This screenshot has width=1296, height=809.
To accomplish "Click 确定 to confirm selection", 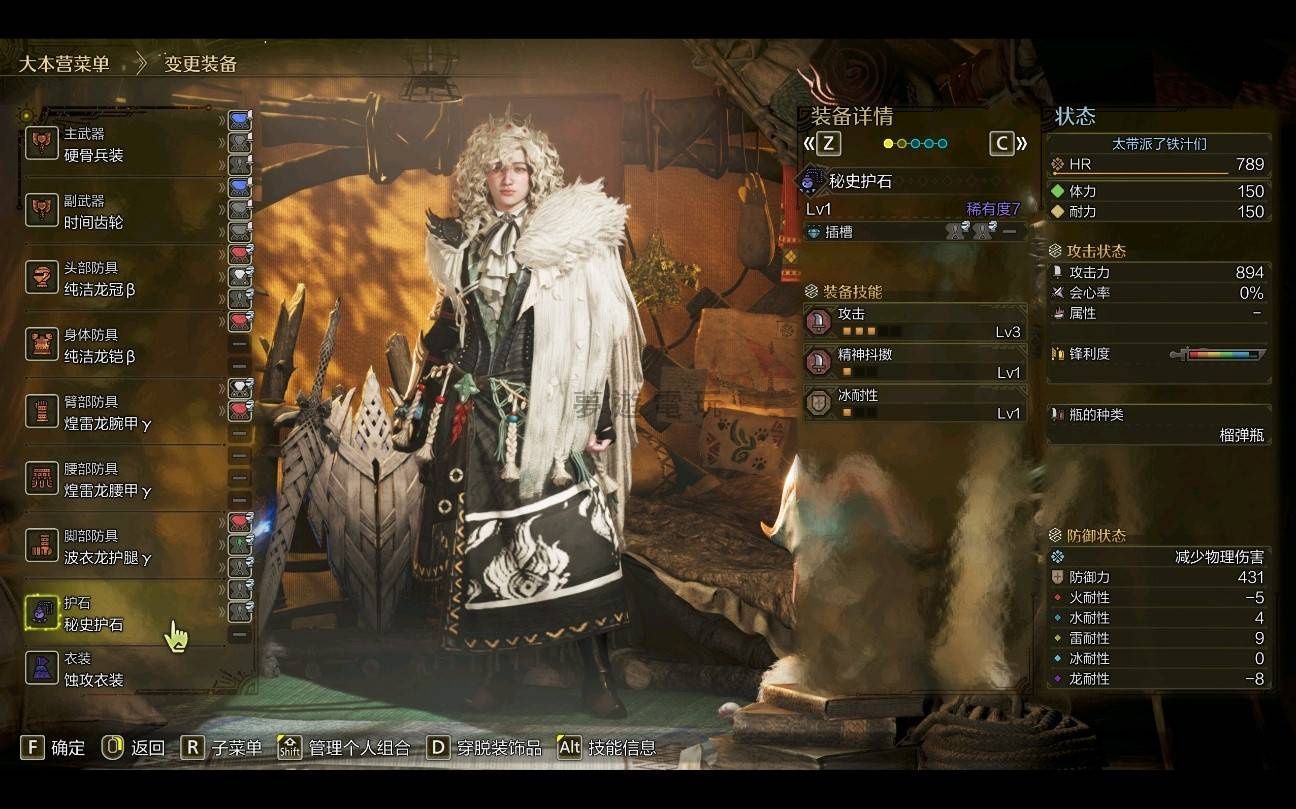I will (53, 748).
